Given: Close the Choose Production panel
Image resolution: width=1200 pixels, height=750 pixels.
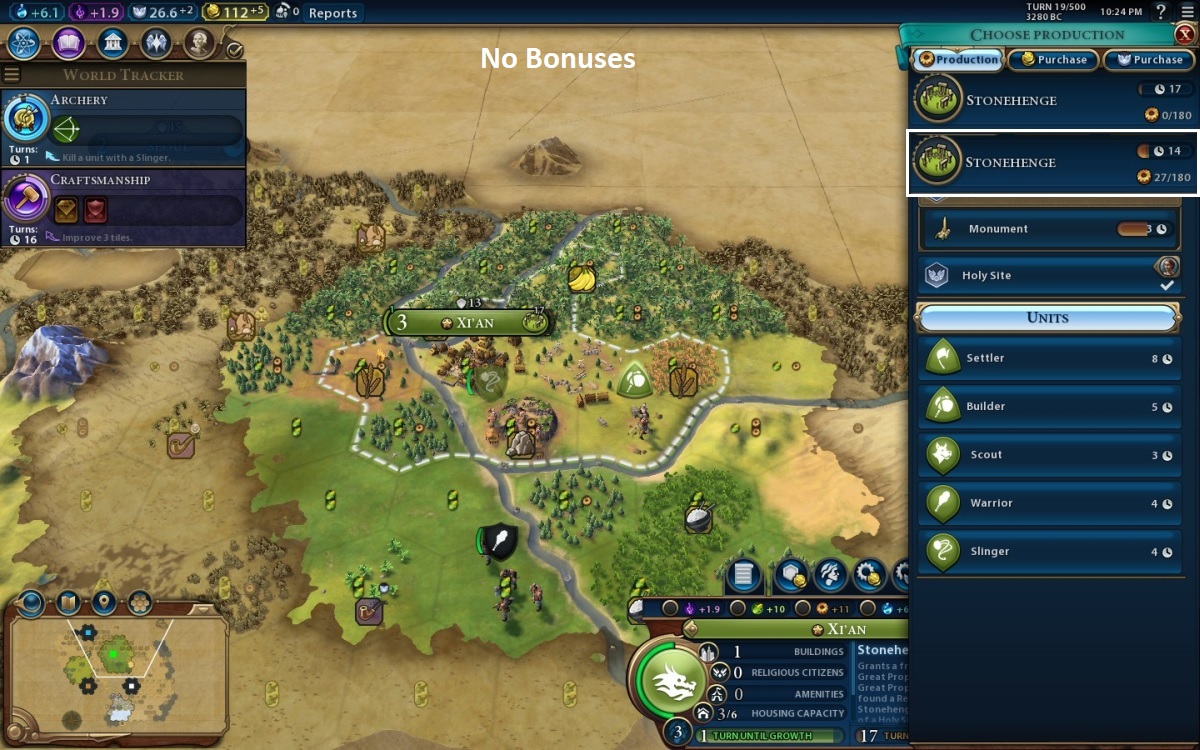Looking at the screenshot, I should (1185, 34).
